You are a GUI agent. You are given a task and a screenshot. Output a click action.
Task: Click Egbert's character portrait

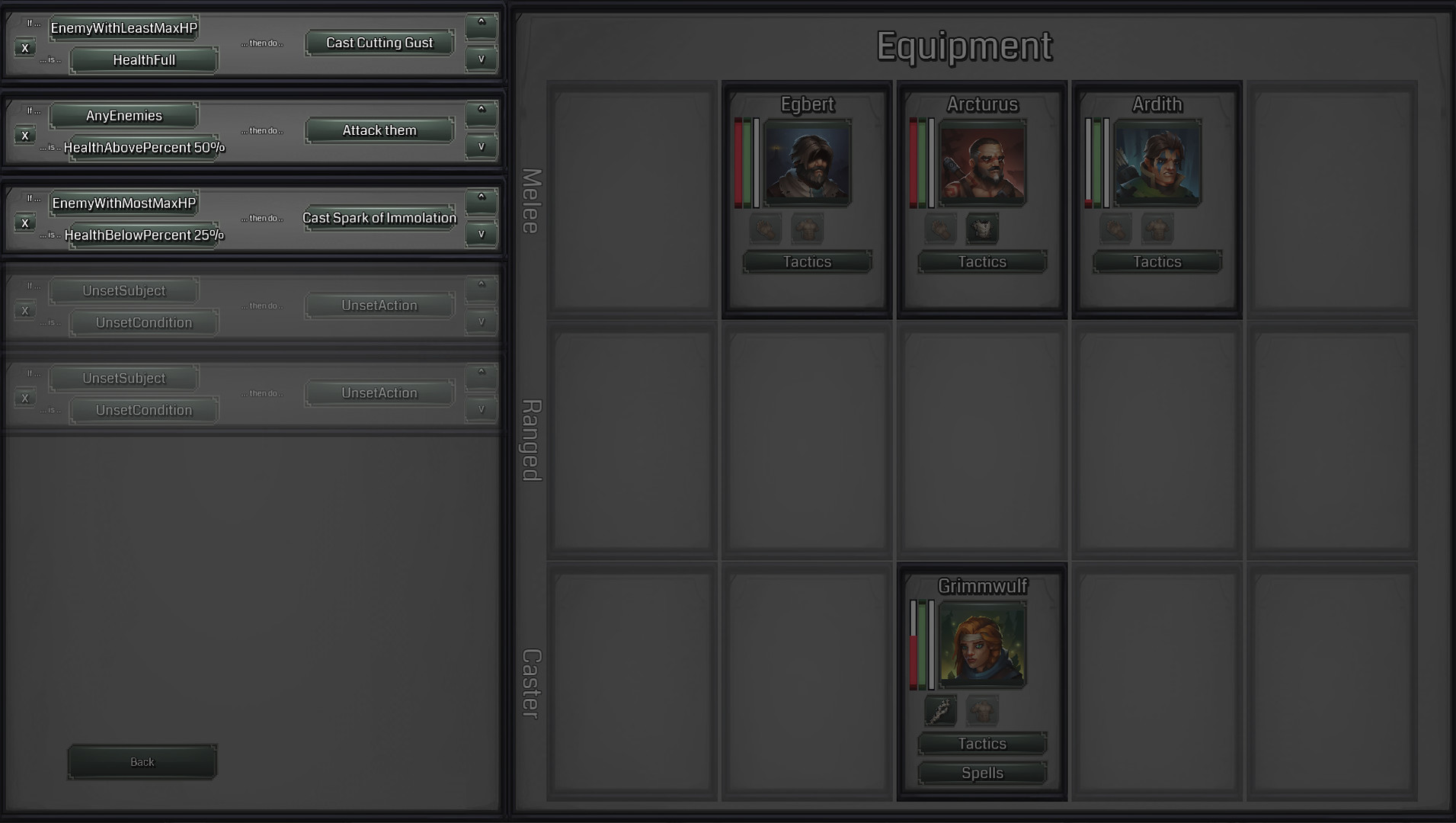pos(808,162)
